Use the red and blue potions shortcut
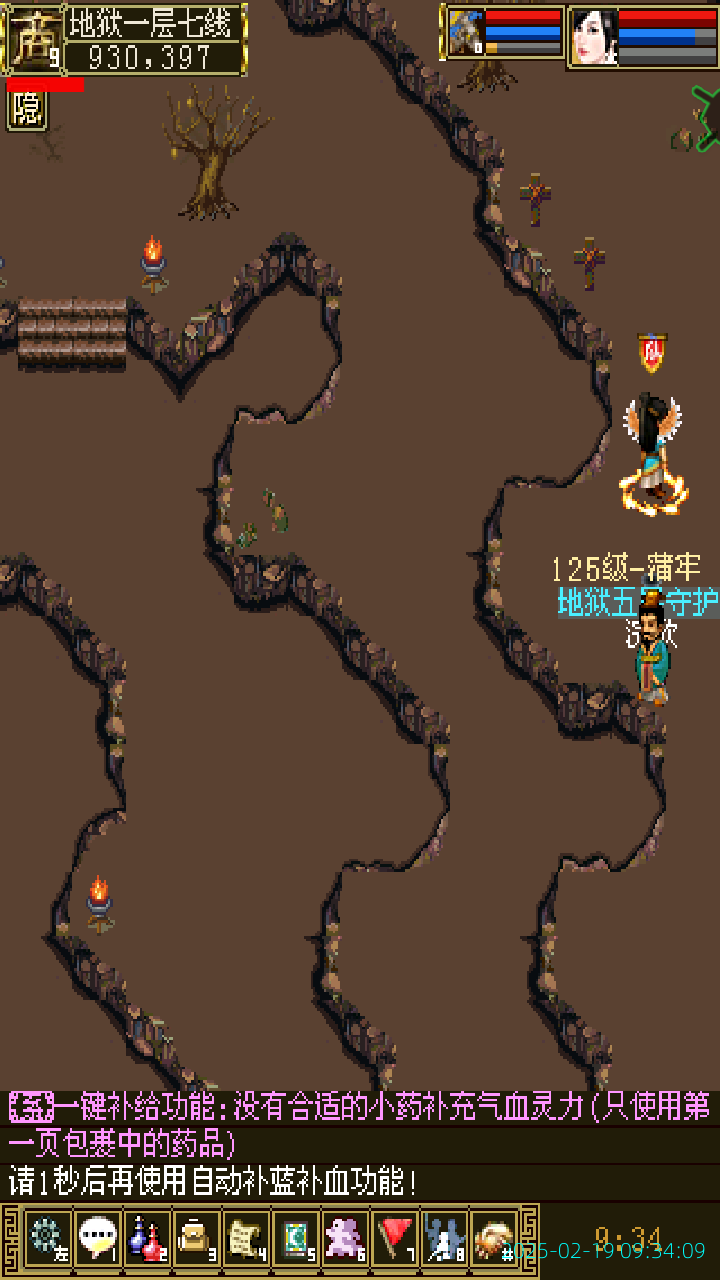720x1280 pixels. coord(147,1238)
